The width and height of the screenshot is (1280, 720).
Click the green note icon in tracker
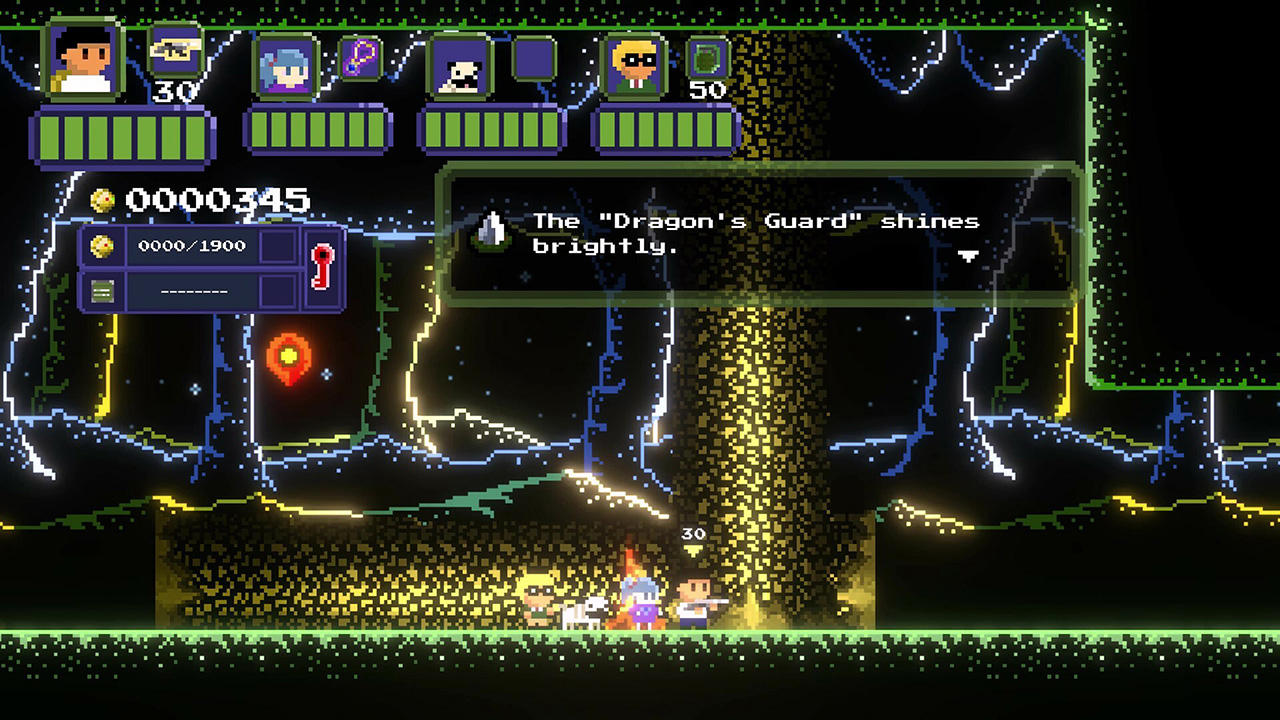(103, 292)
